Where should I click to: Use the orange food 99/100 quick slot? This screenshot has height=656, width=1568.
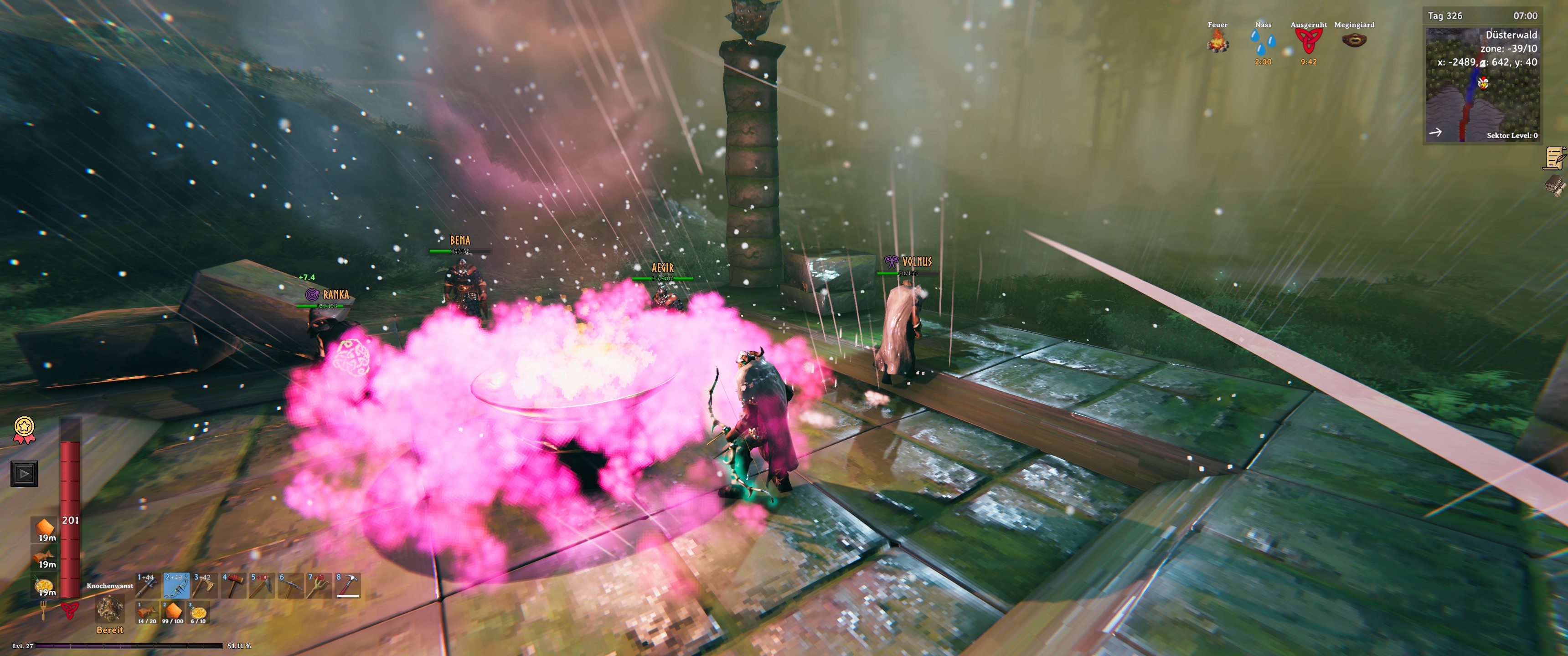click(173, 613)
